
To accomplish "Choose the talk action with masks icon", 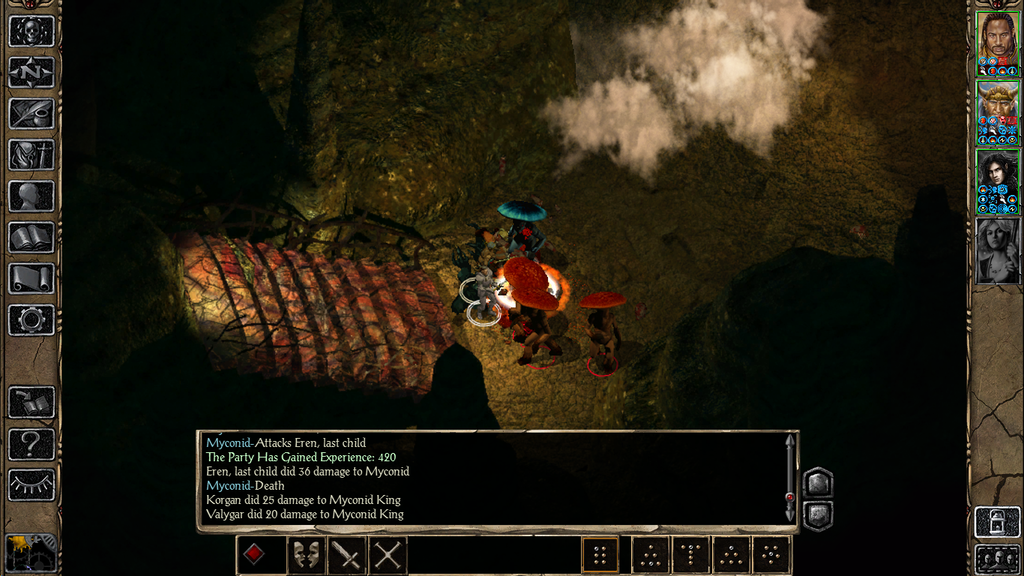I will pyautogui.click(x=306, y=554).
